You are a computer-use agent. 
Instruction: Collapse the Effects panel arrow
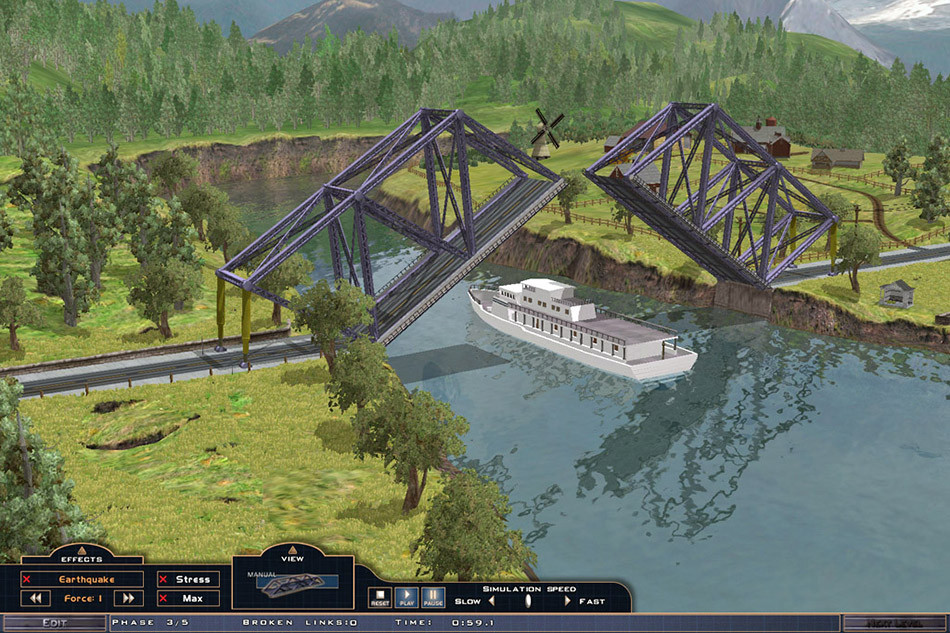tap(81, 548)
